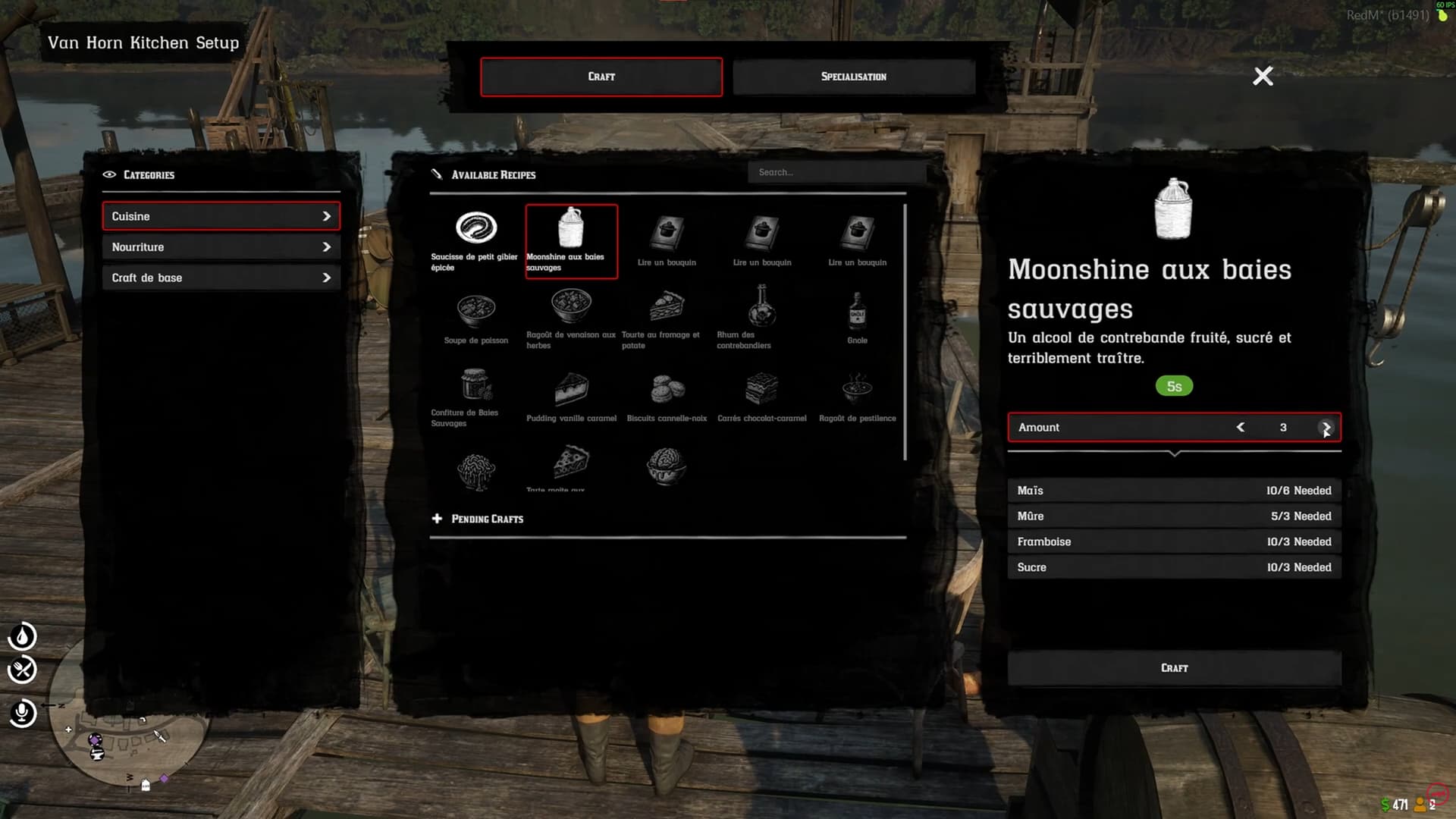Click the hunger fork-and-knife status icon

tap(23, 670)
